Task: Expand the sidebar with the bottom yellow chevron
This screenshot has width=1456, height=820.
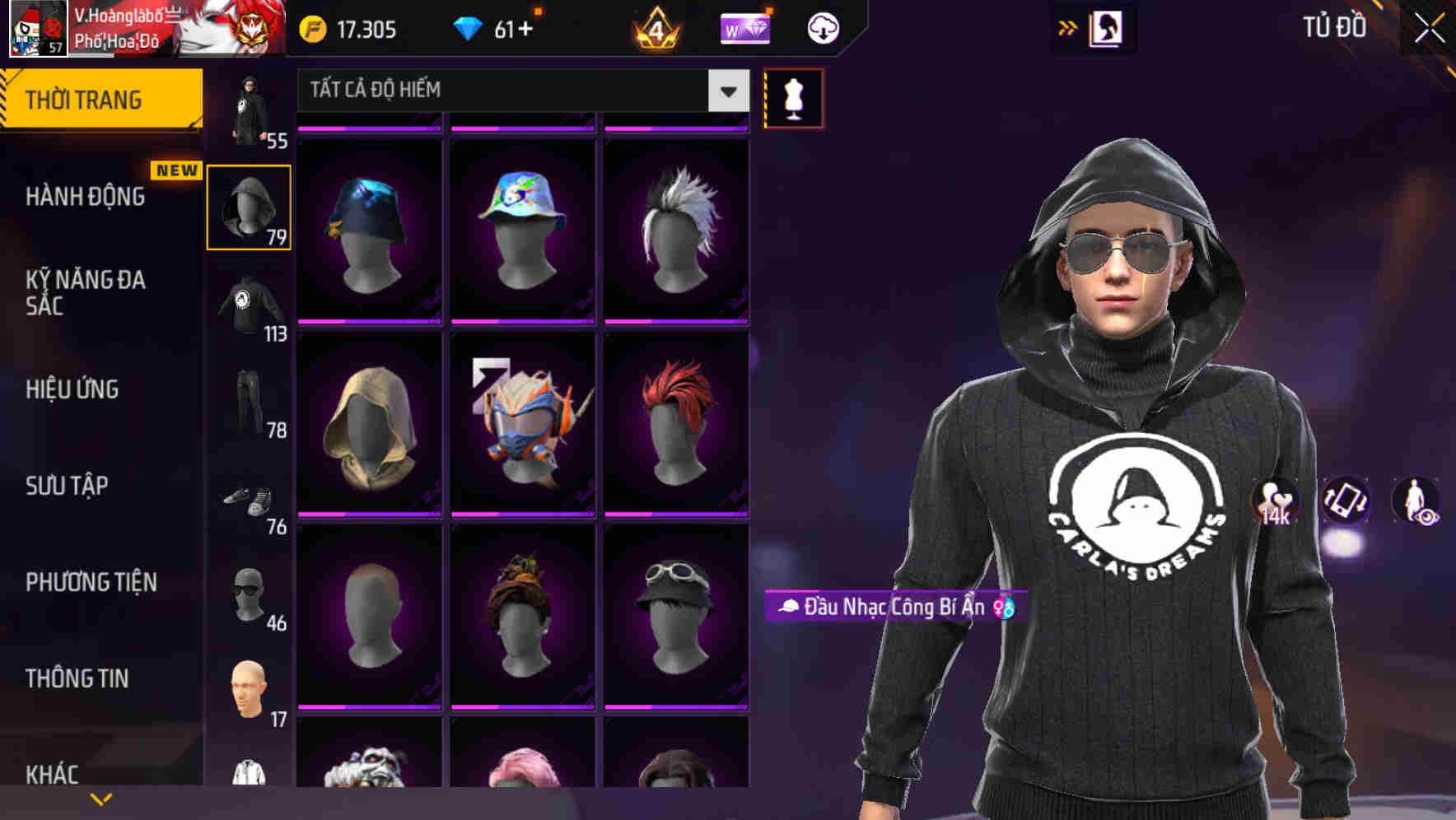Action: [100, 799]
